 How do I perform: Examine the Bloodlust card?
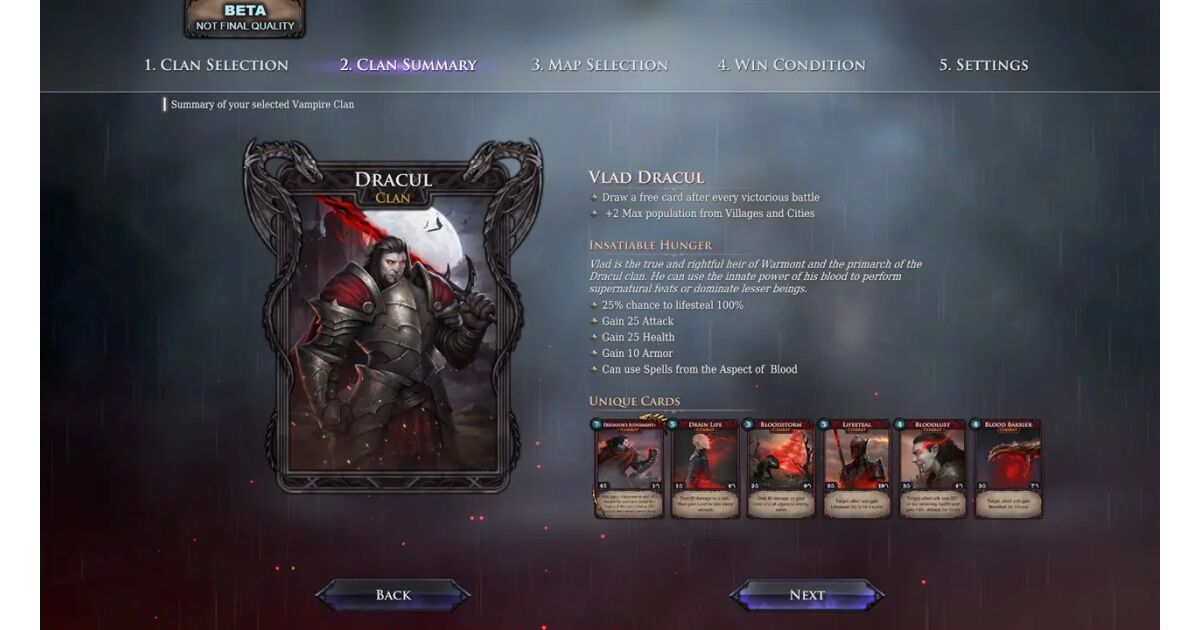[x=932, y=468]
